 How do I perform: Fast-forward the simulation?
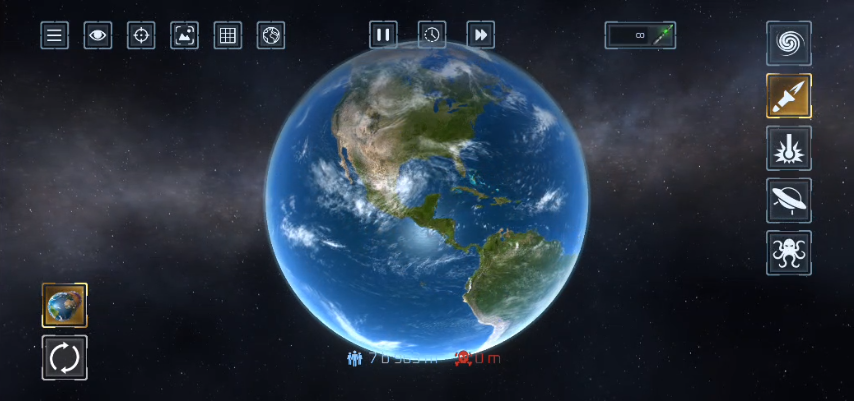tap(481, 35)
